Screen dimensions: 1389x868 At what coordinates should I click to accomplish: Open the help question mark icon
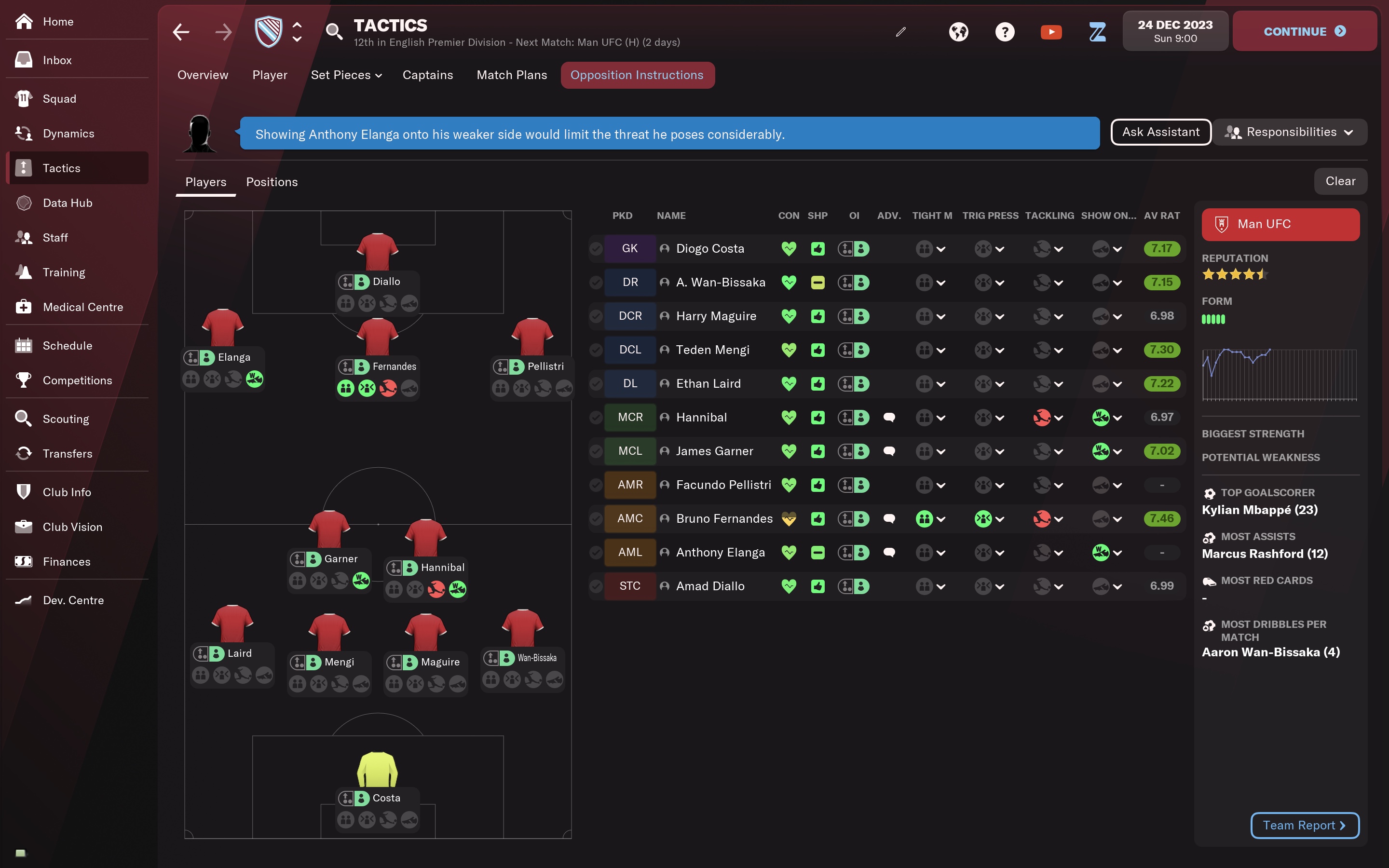coord(1005,32)
